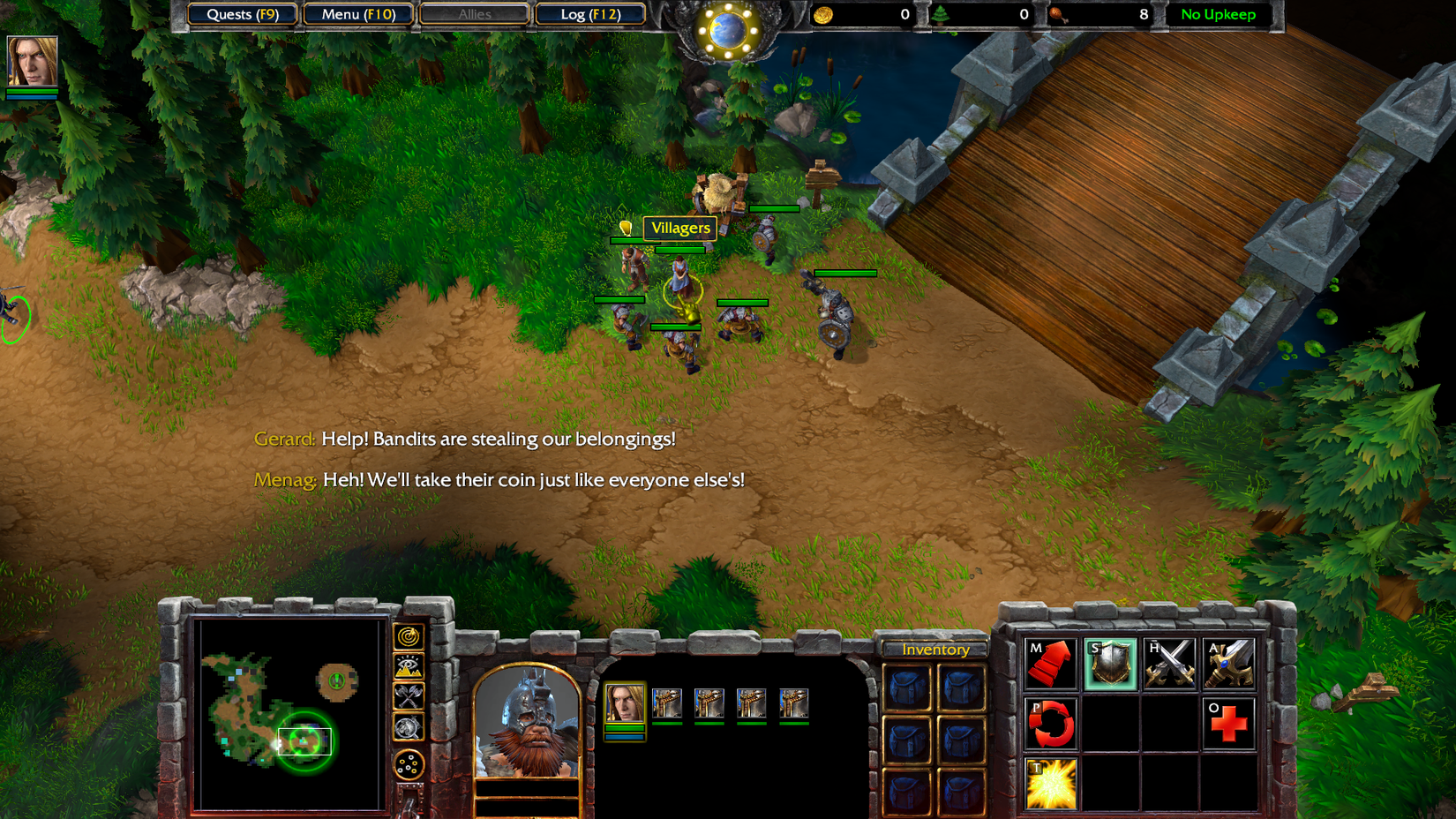This screenshot has height=819, width=1456.
Task: Toggle terrain display beside the minimap
Action: pos(406,666)
